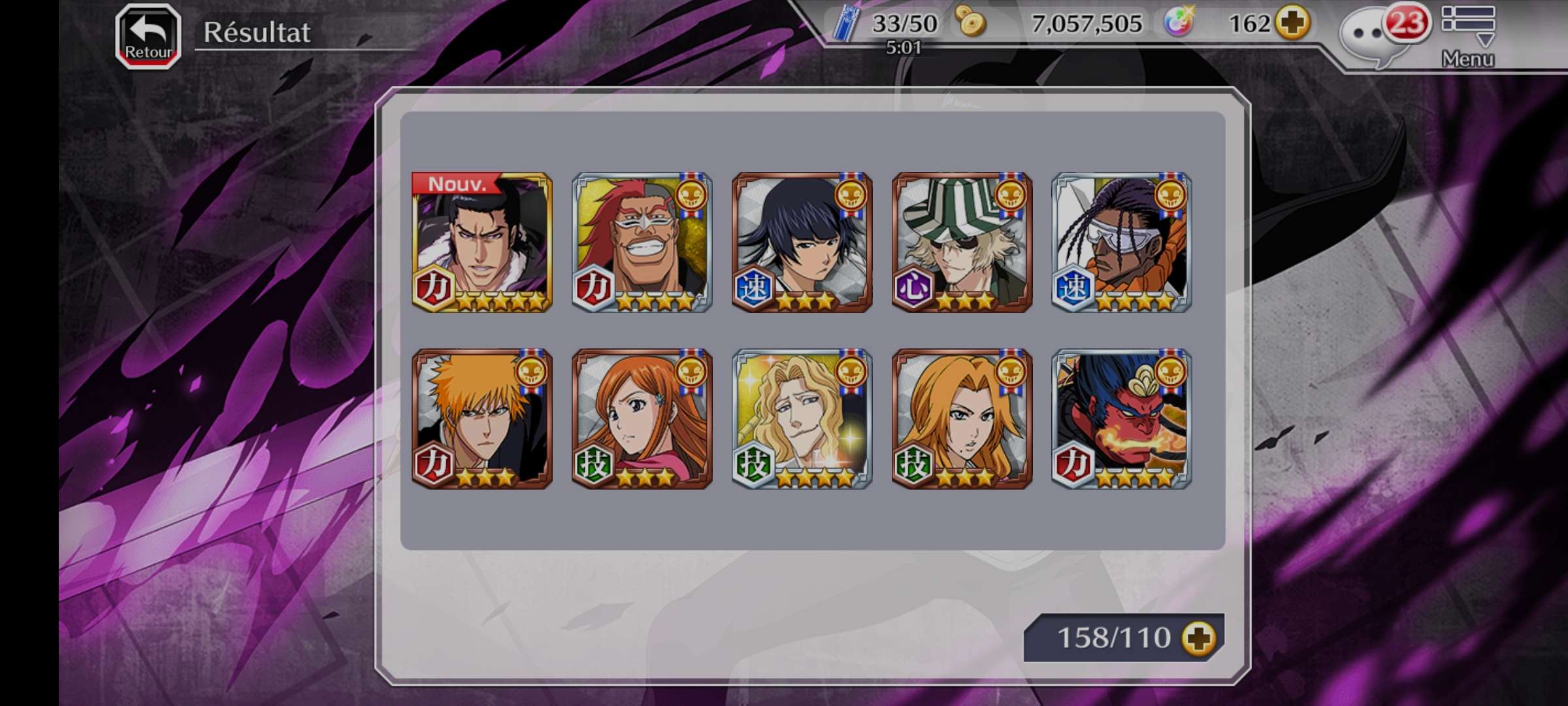Open the Menu in the top corner
This screenshot has width=1568, height=706.
click(1468, 36)
